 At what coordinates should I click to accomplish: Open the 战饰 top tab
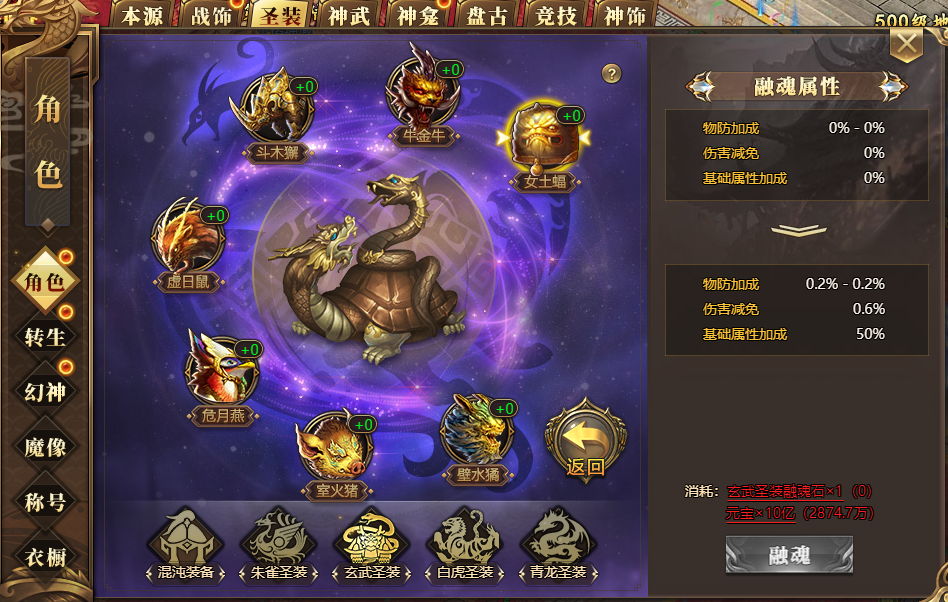(211, 16)
